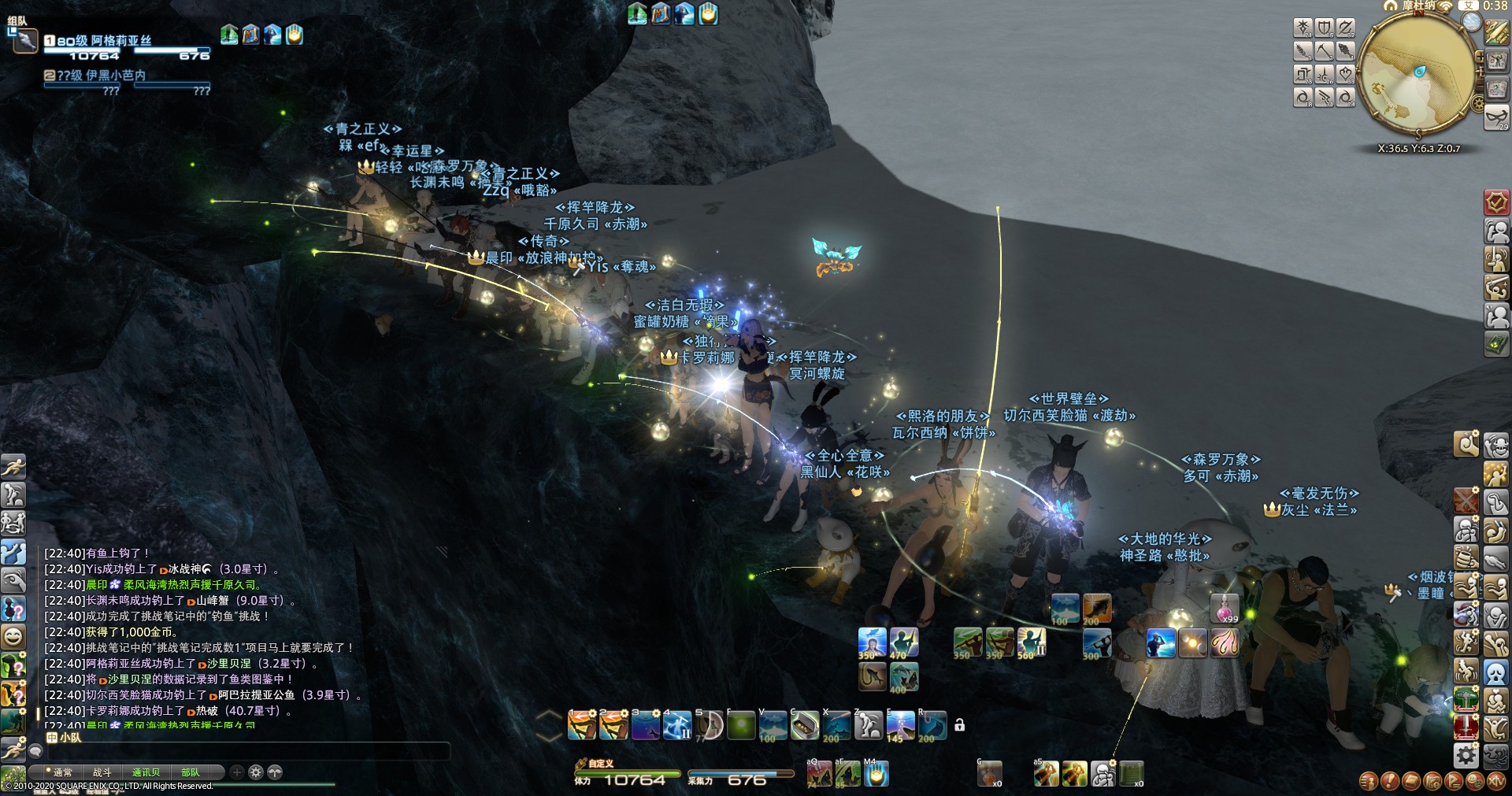The image size is (1512, 796).
Task: Open the 通讯贝 chat tab
Action: point(146,772)
